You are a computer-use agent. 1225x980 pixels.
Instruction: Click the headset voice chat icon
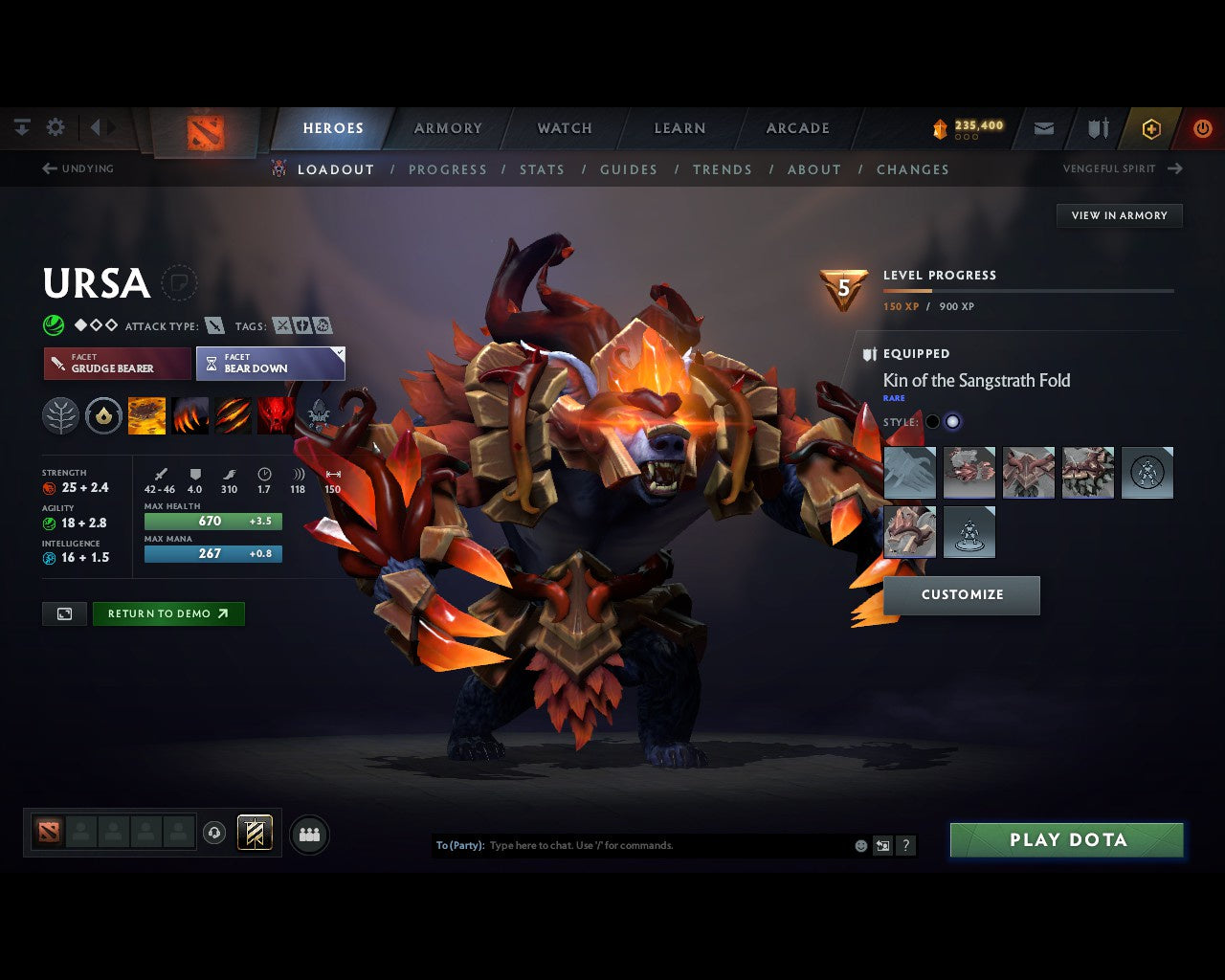click(x=216, y=833)
